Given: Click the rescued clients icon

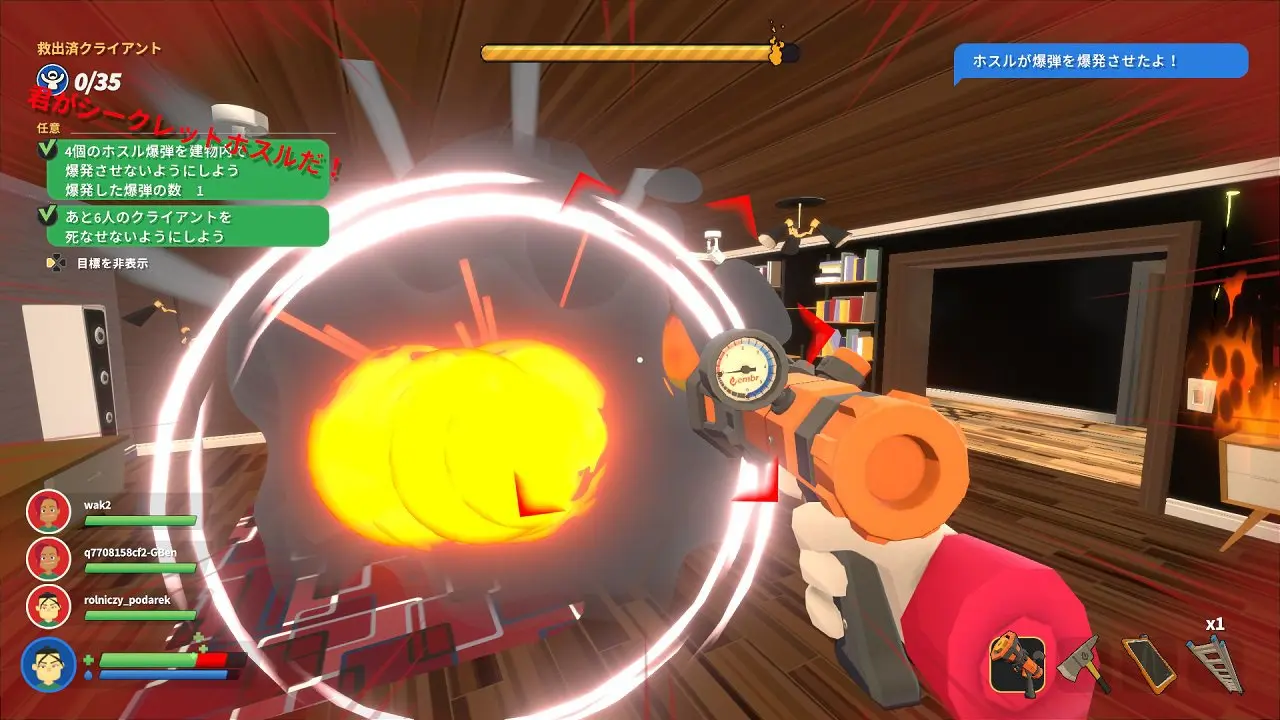Looking at the screenshot, I should point(50,79).
